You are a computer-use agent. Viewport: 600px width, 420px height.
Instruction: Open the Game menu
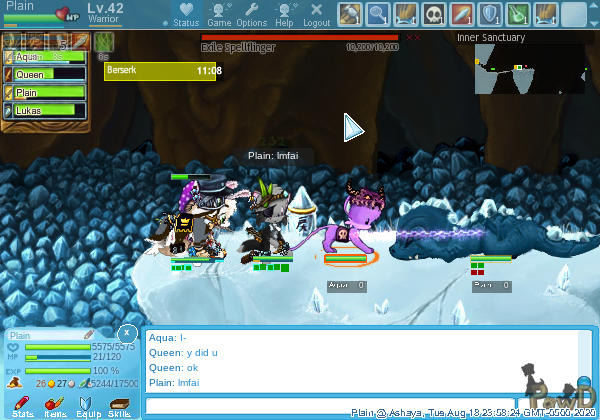click(219, 14)
